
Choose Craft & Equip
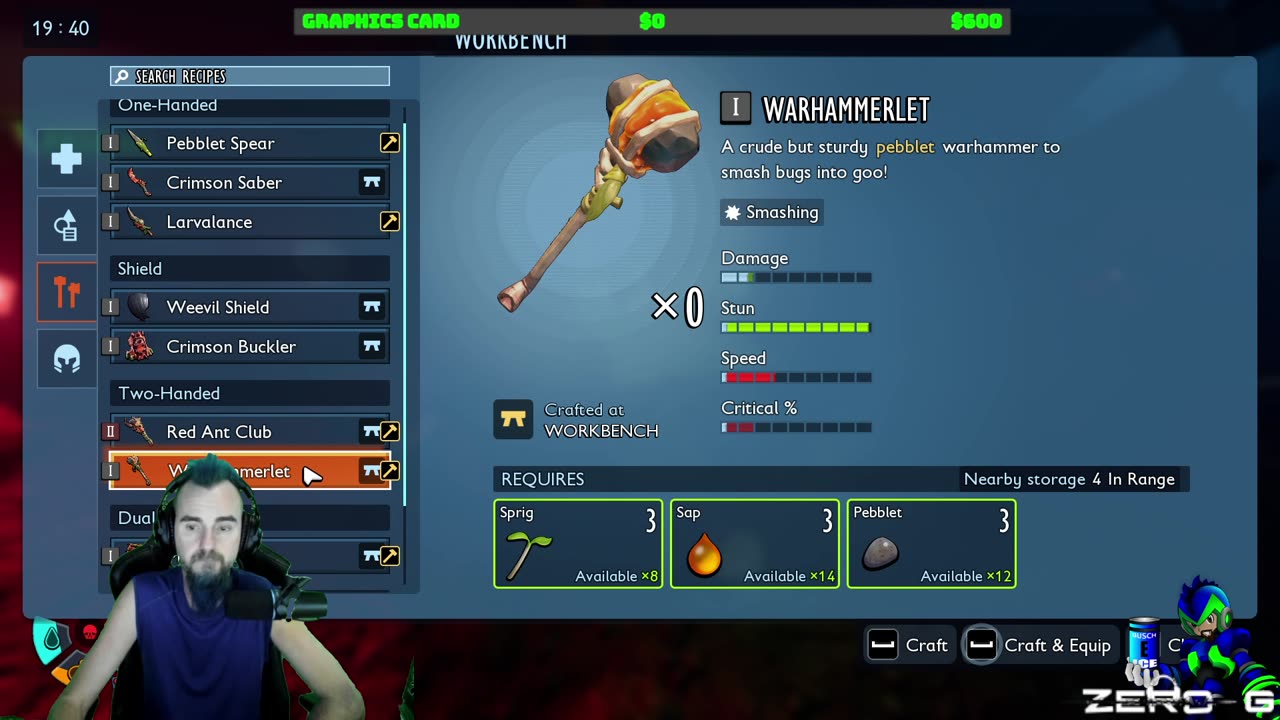pos(1040,645)
